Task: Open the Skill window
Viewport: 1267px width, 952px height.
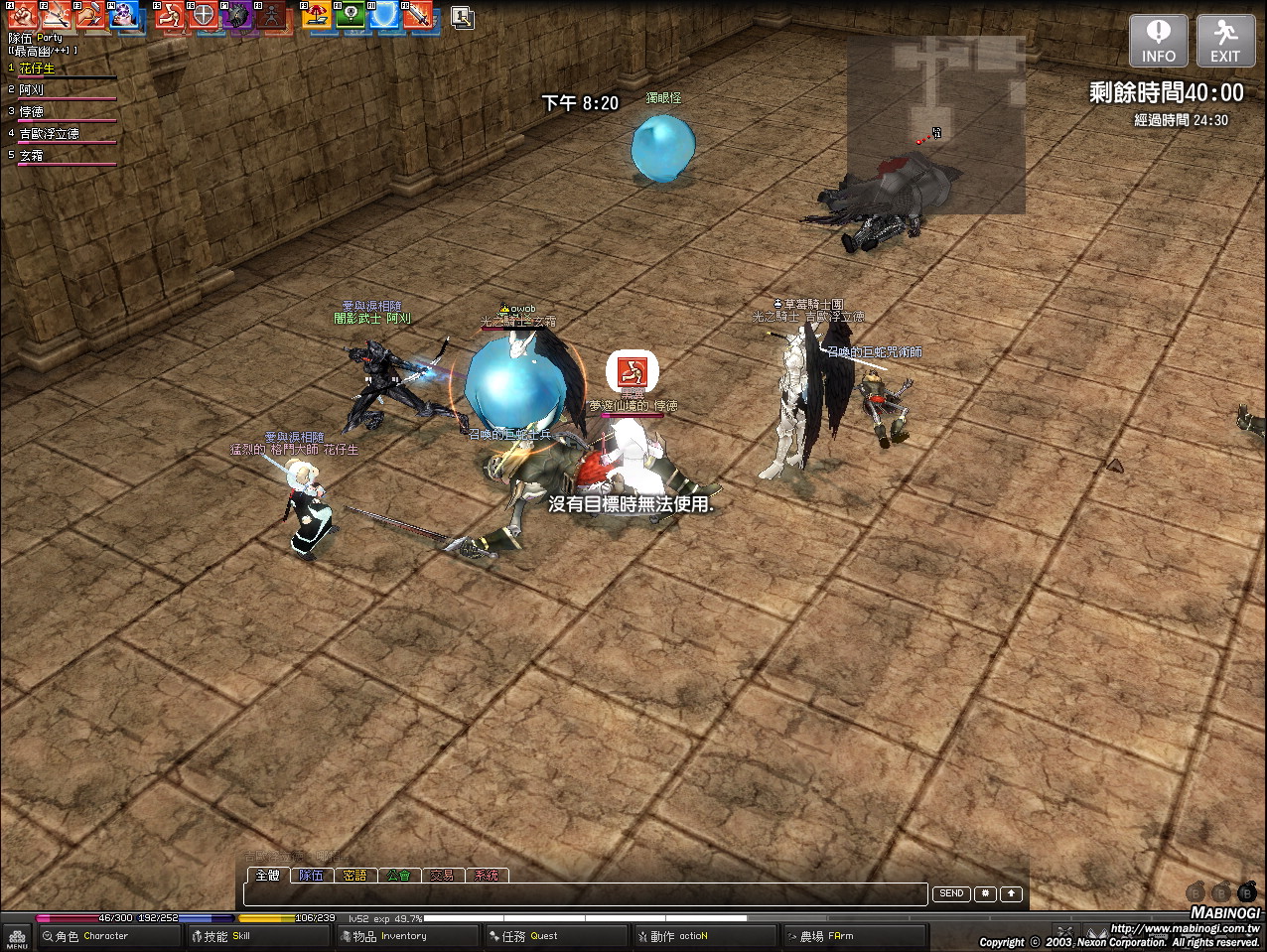Action: [x=228, y=936]
